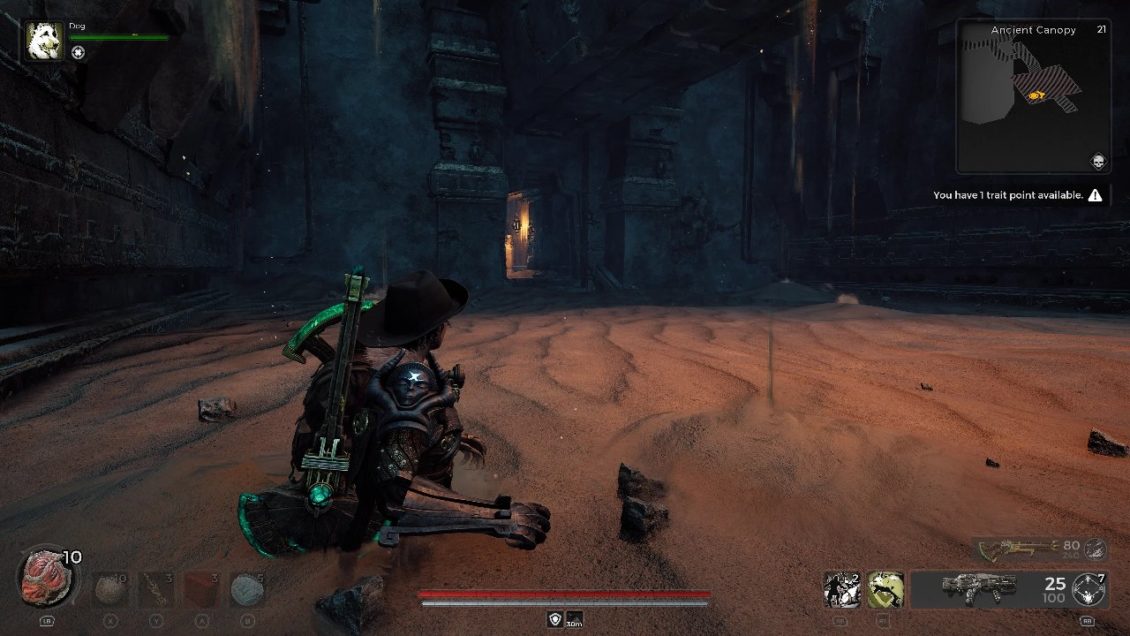Click the Dog's circular status icon
This screenshot has width=1130, height=636.
tap(78, 52)
